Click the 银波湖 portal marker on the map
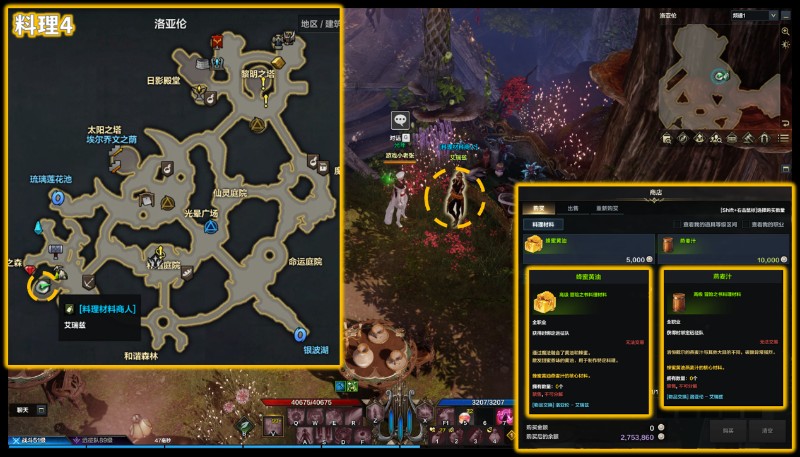This screenshot has height=457, width=800. point(298,334)
